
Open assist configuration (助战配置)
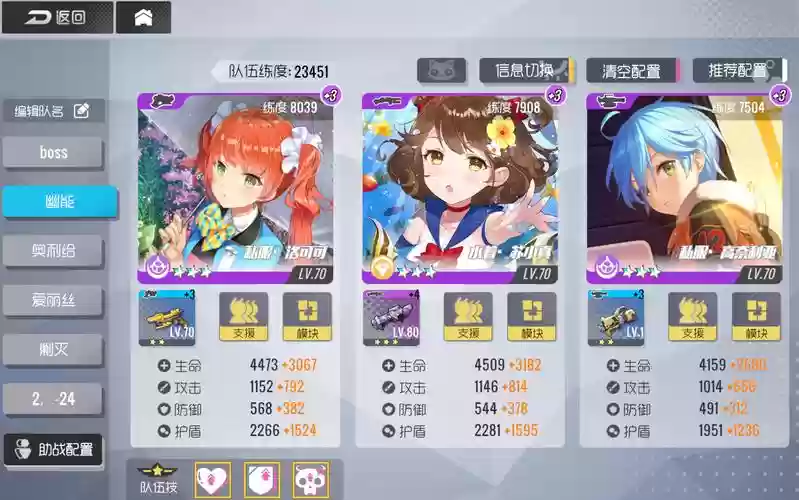click(x=53, y=449)
